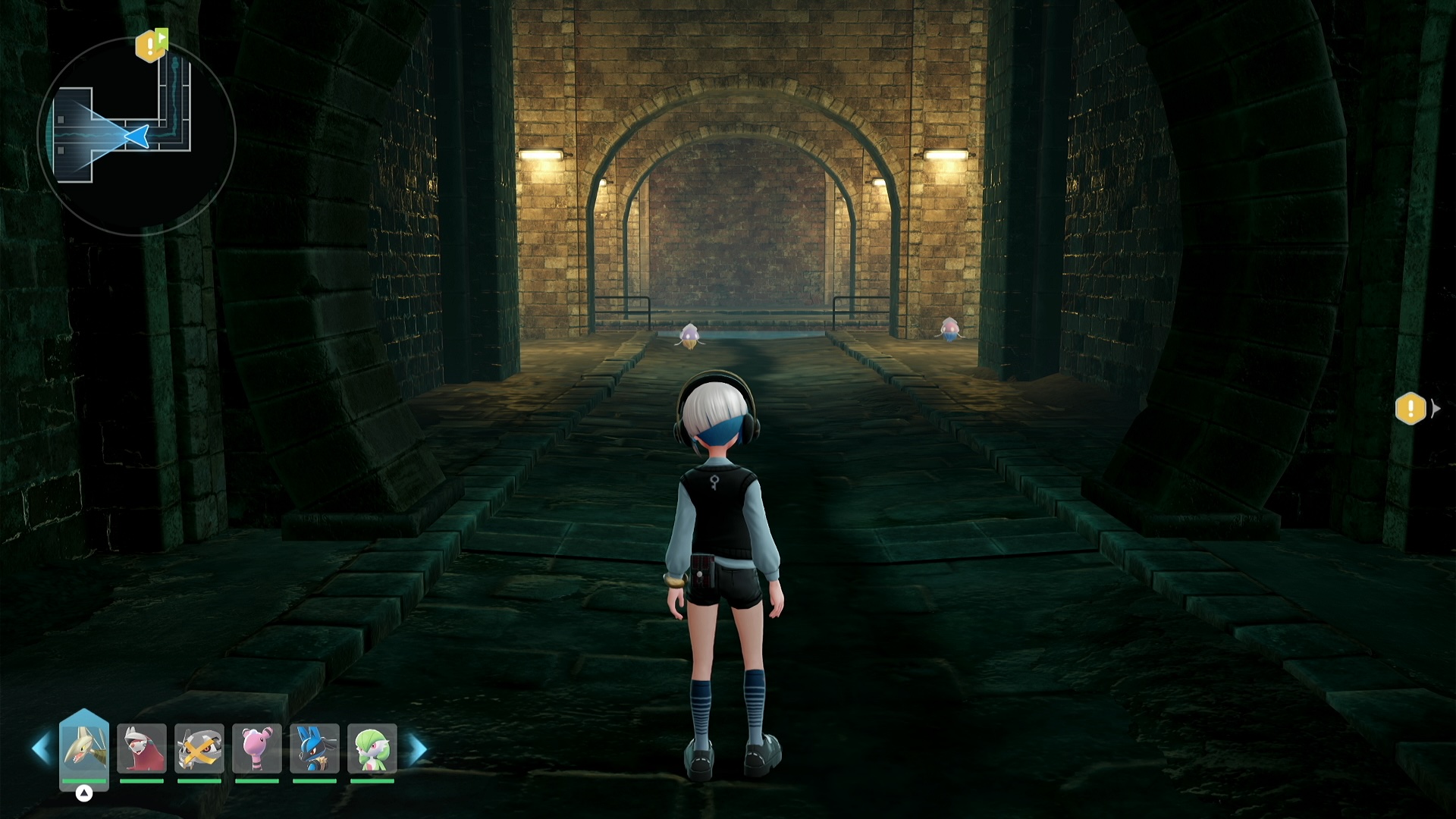Select Metagross with the gold X
This screenshot has height=819, width=1456.
tap(199, 749)
